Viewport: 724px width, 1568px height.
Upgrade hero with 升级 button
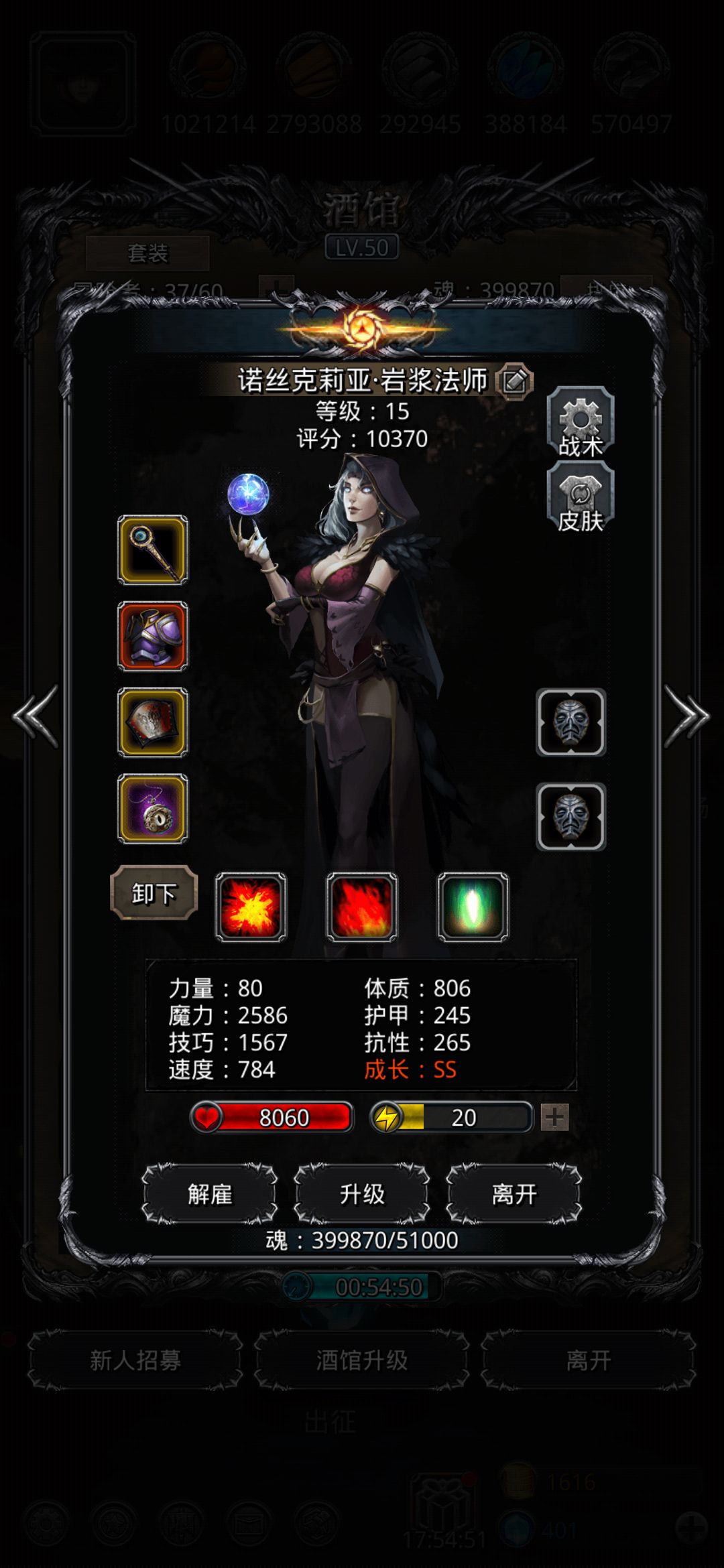pyautogui.click(x=362, y=1193)
